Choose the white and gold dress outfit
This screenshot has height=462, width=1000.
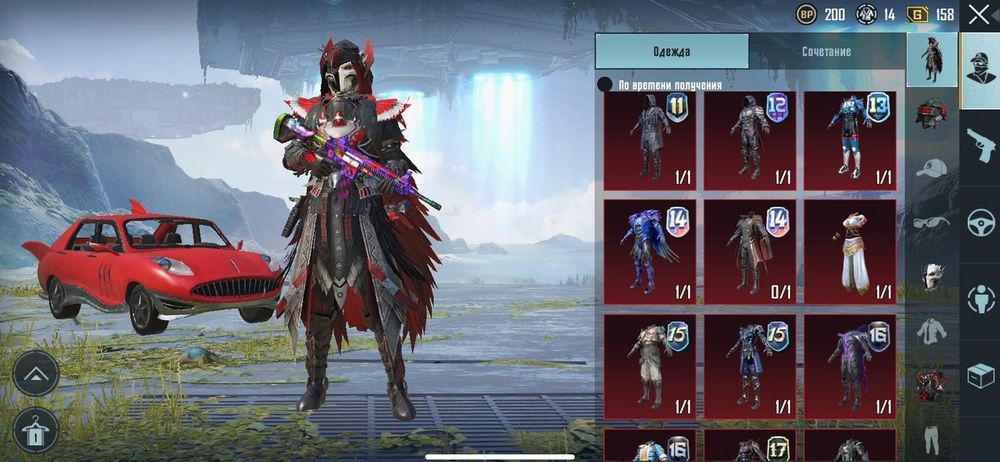(850, 249)
